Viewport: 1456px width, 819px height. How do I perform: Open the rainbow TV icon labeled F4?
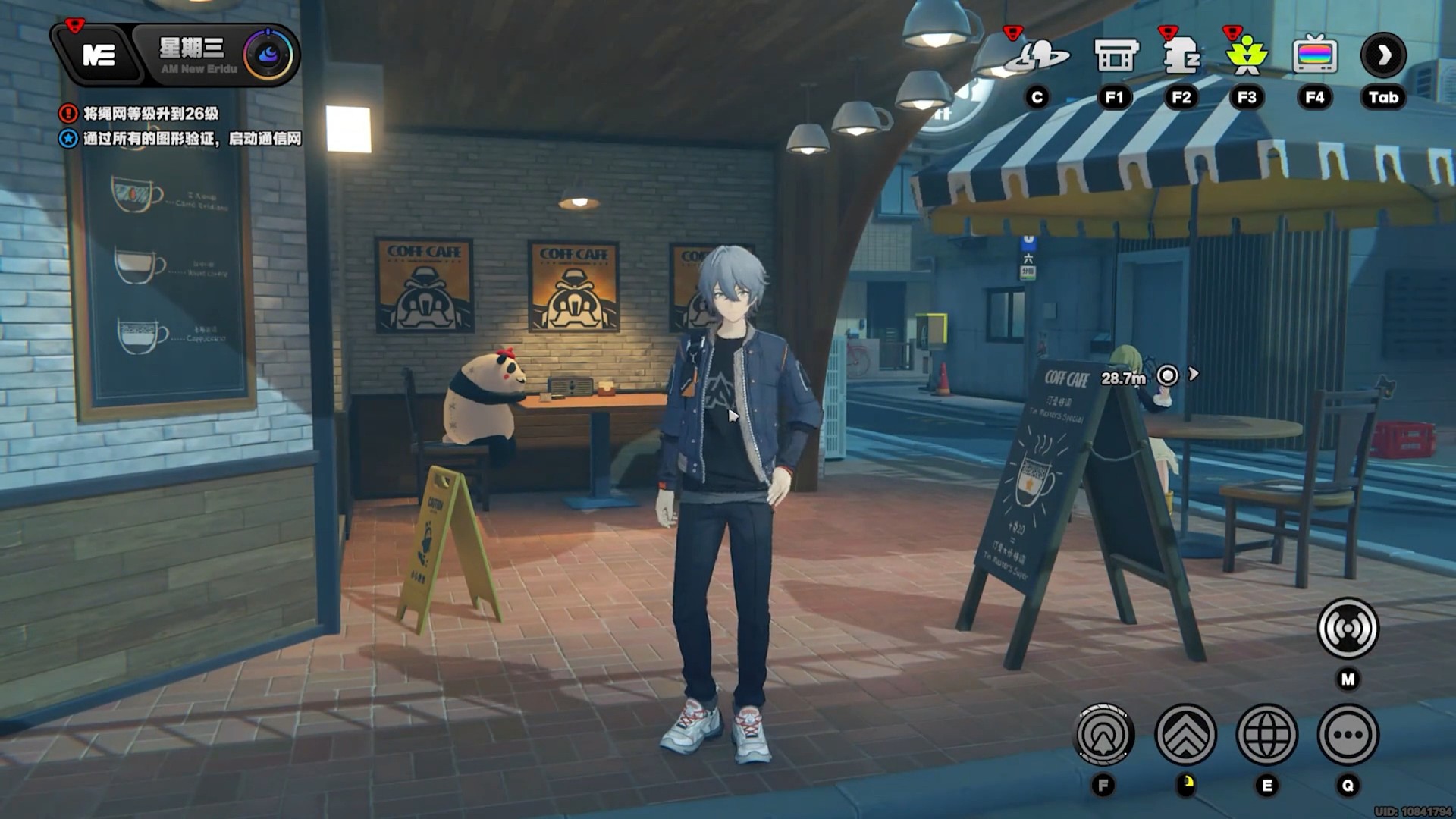tap(1314, 56)
